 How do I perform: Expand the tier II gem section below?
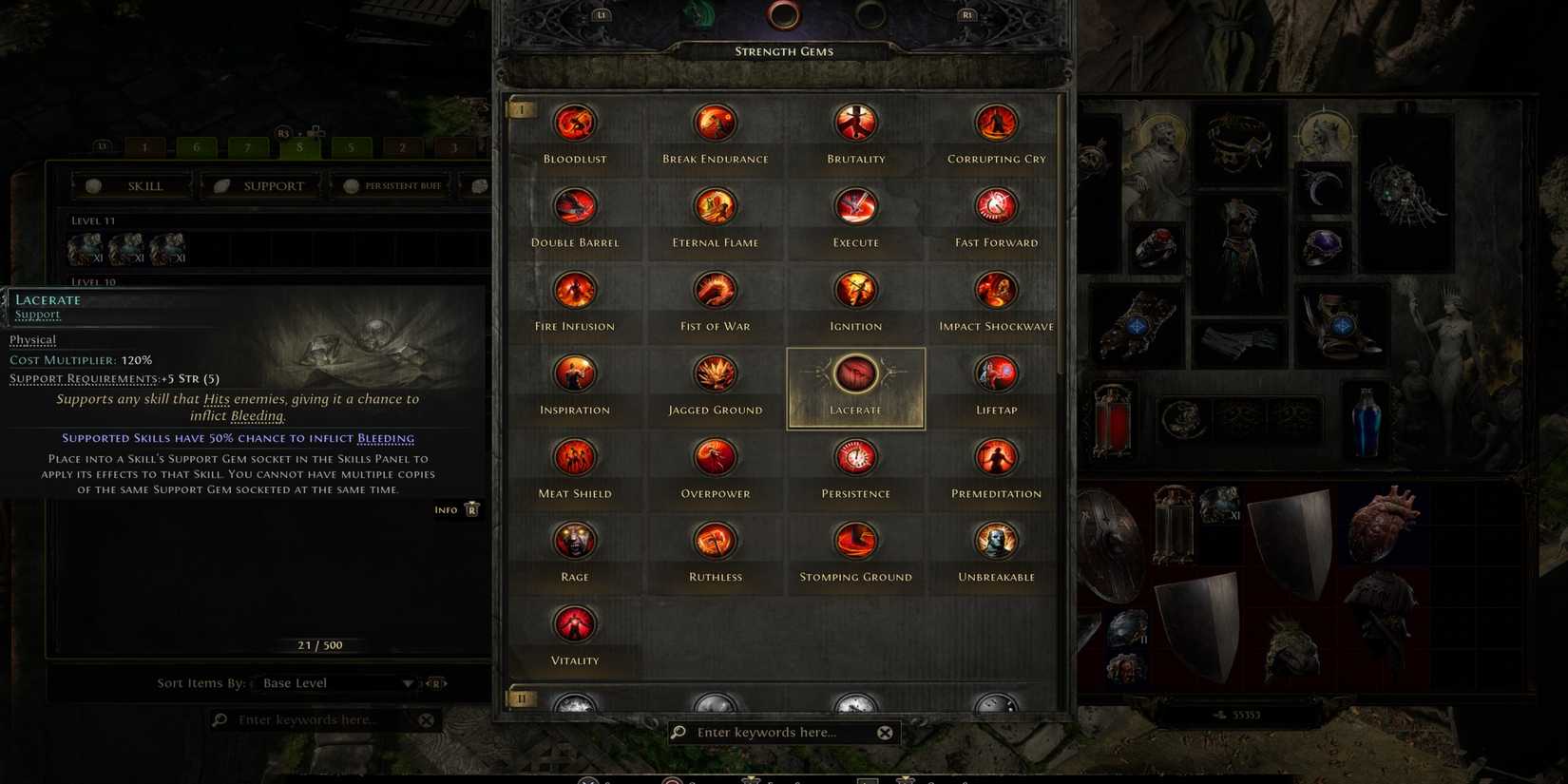pyautogui.click(x=521, y=698)
